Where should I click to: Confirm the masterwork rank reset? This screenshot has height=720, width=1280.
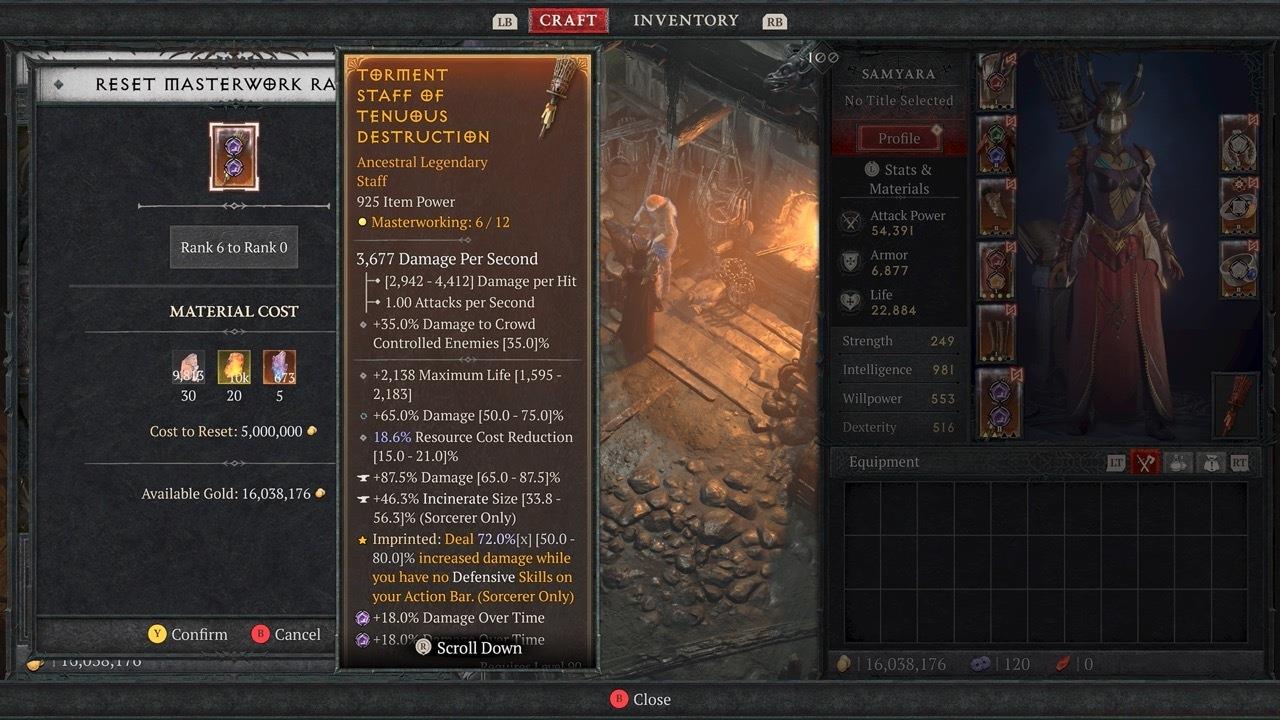pyautogui.click(x=188, y=634)
